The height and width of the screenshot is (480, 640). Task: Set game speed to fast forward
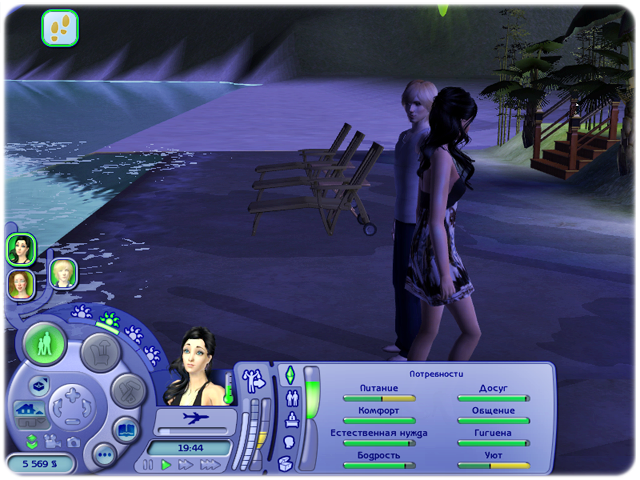click(186, 465)
